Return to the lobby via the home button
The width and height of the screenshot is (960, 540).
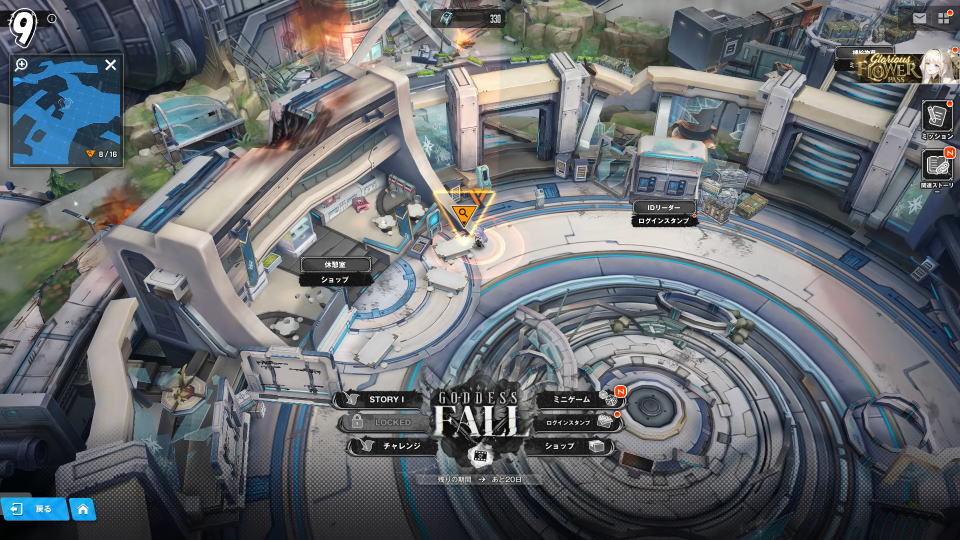pyautogui.click(x=82, y=509)
